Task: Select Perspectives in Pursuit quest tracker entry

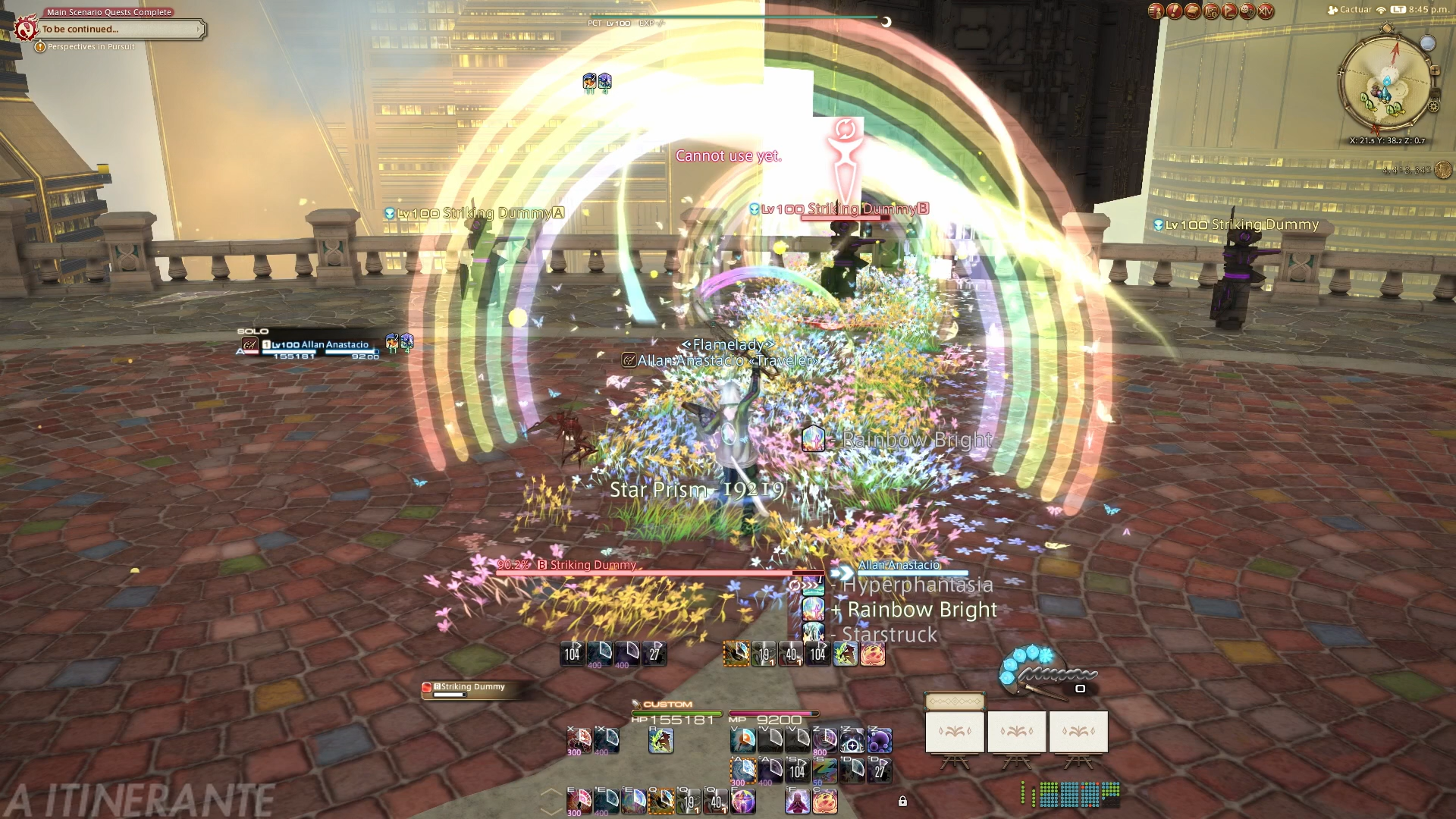Action: coord(91,47)
